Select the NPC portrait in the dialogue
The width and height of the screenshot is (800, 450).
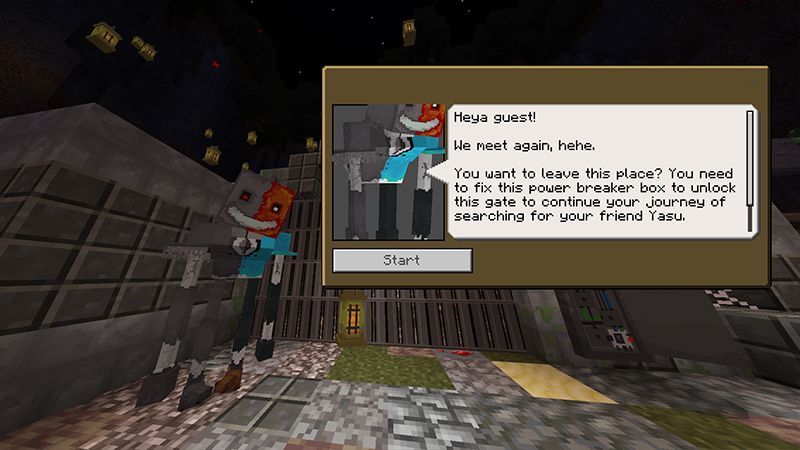[388, 171]
